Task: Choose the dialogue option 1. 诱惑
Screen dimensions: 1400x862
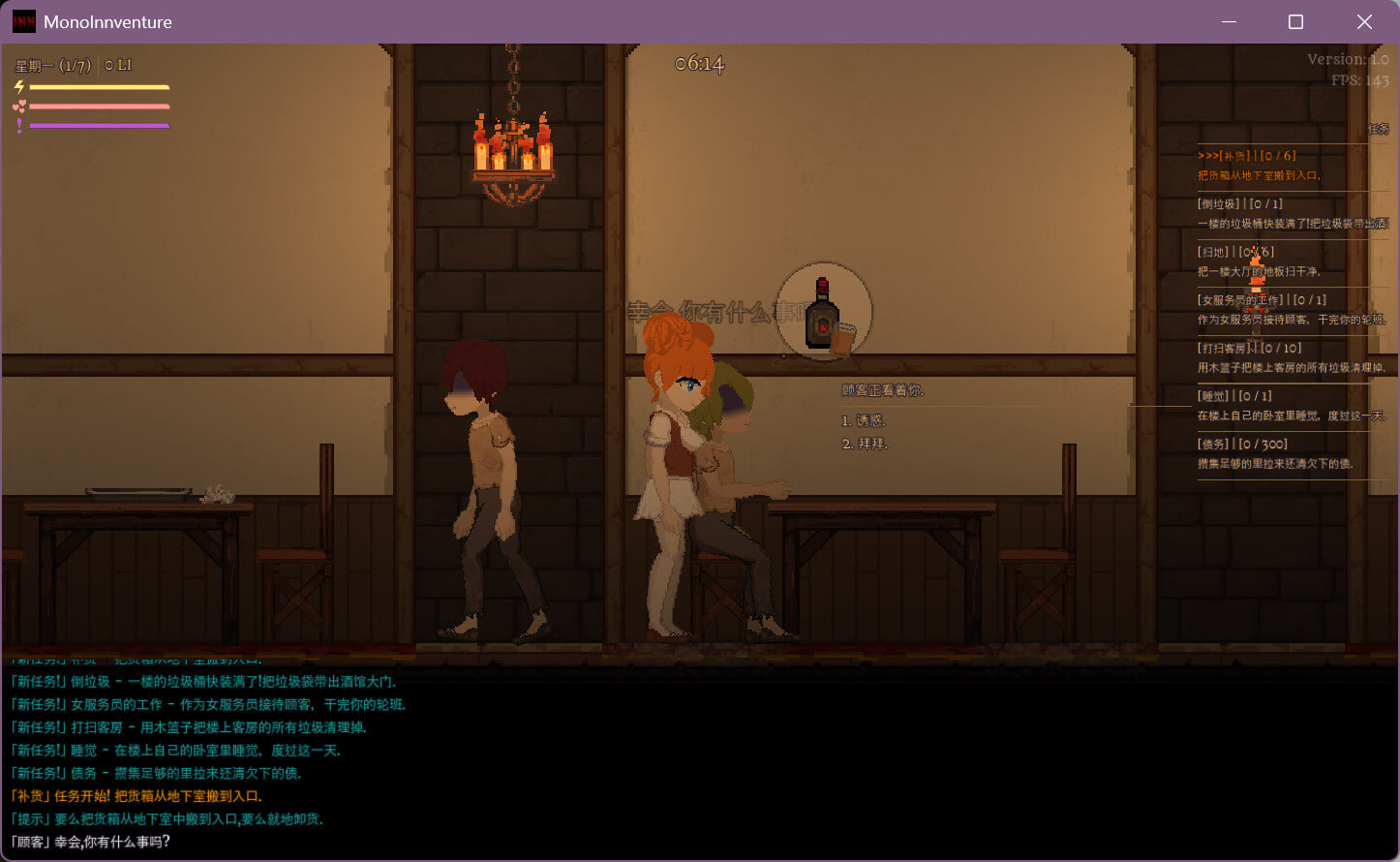Action: 864,420
